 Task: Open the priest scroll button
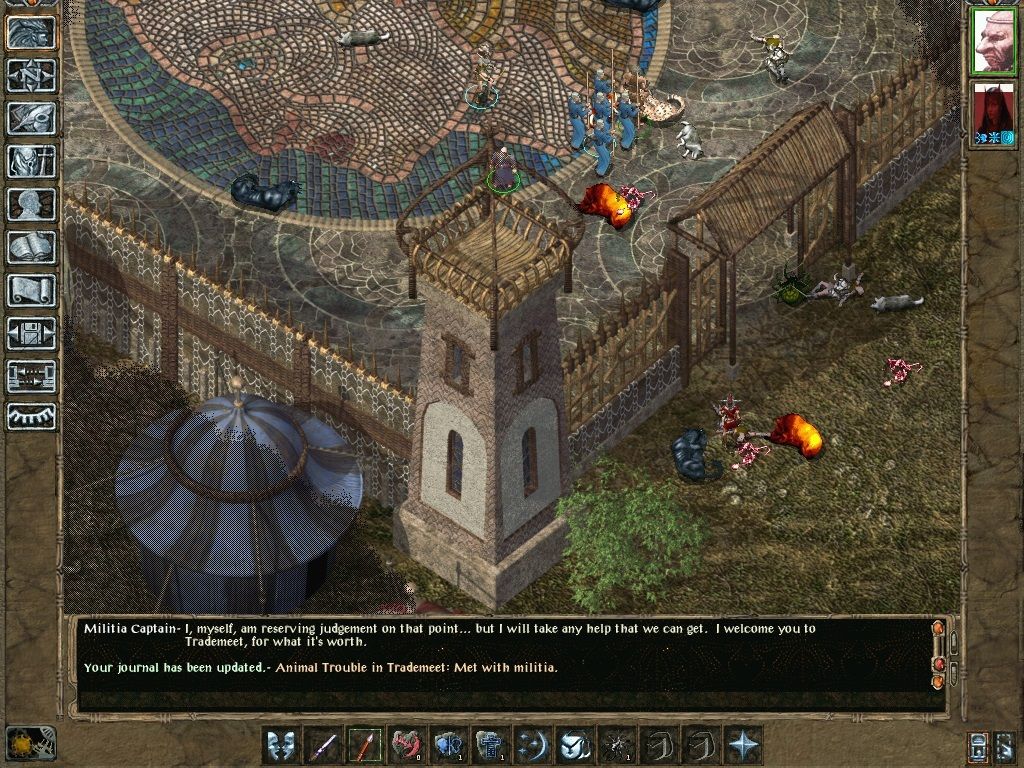click(x=31, y=290)
